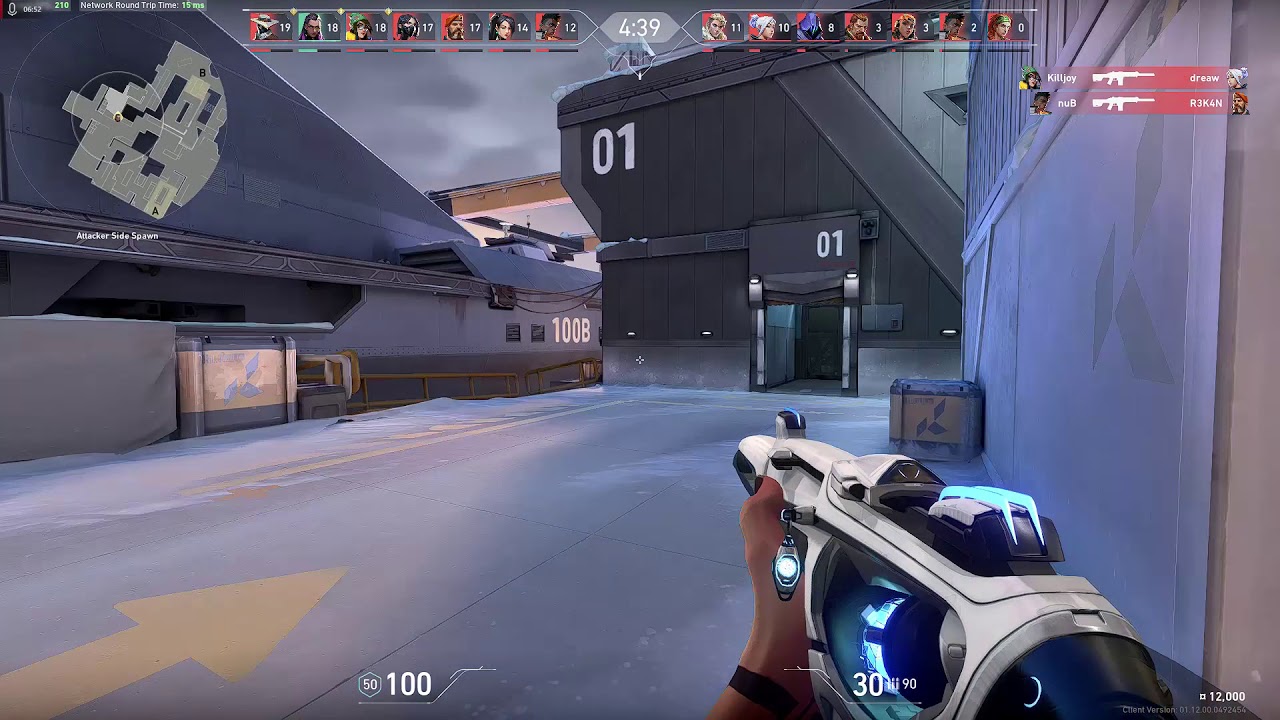Select the player portrait with 12 kills
This screenshot has height=720, width=1280.
tap(548, 27)
